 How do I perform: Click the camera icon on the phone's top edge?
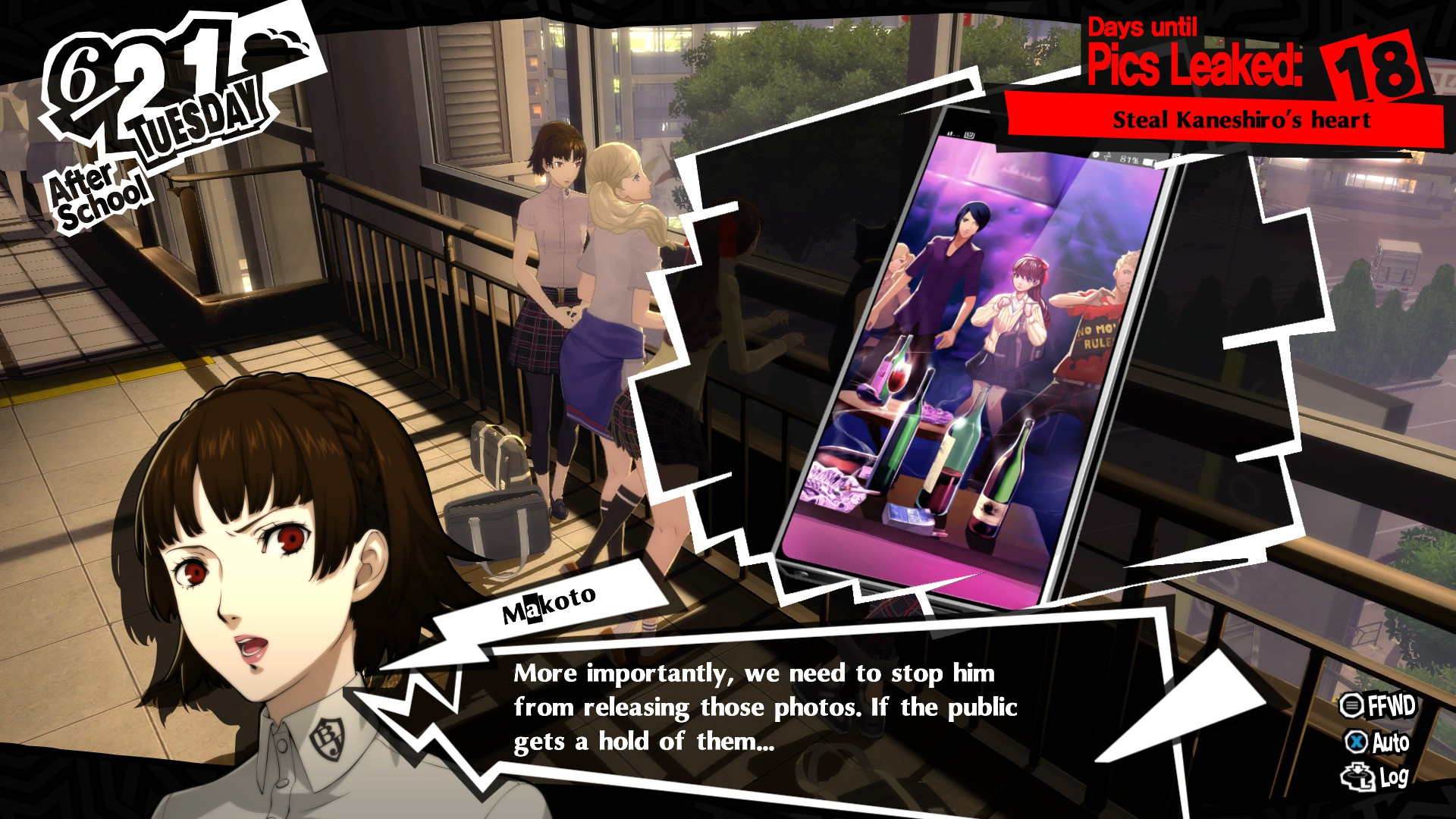(969, 134)
